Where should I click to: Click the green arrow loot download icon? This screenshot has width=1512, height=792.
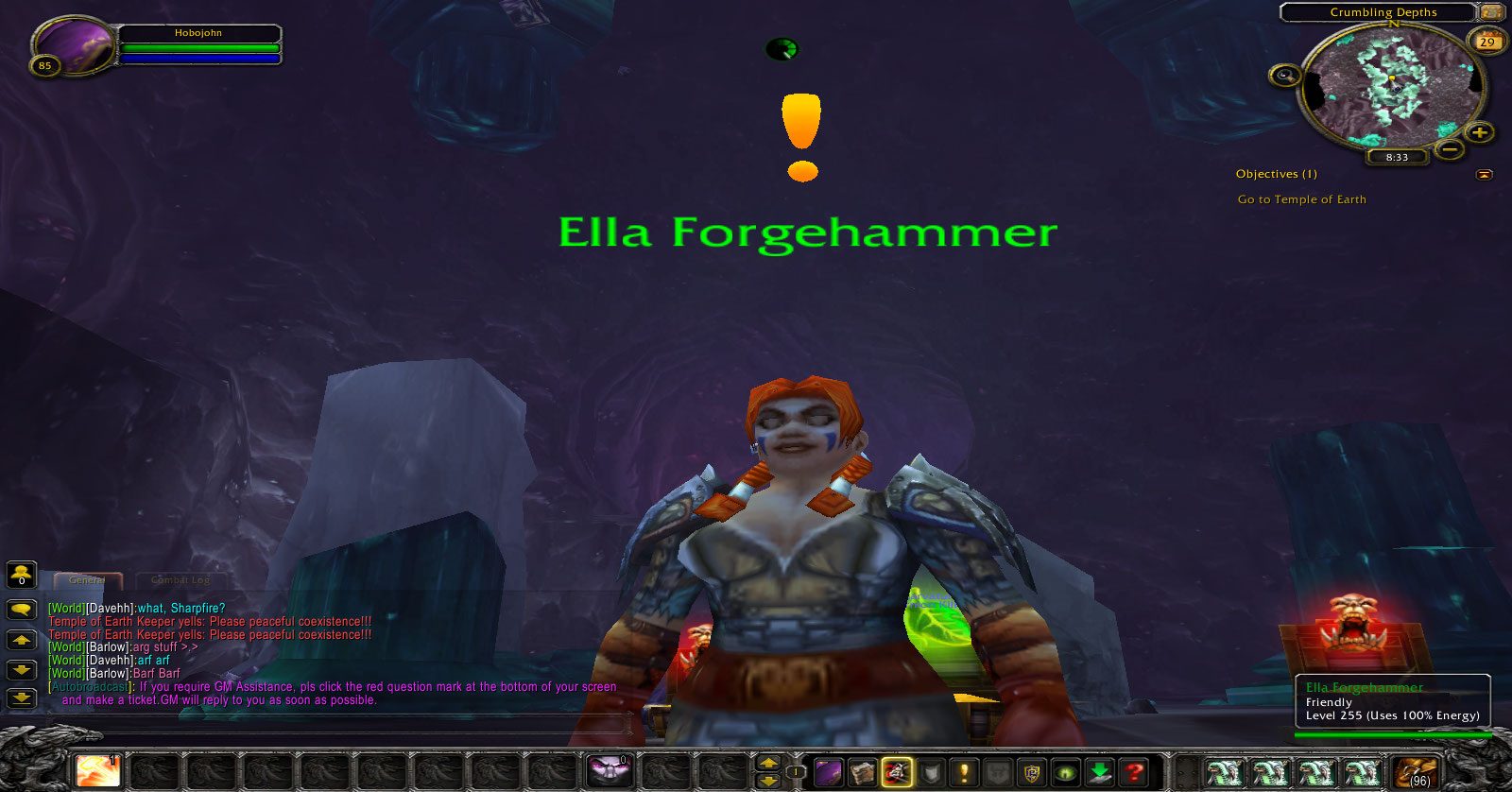tap(1099, 772)
